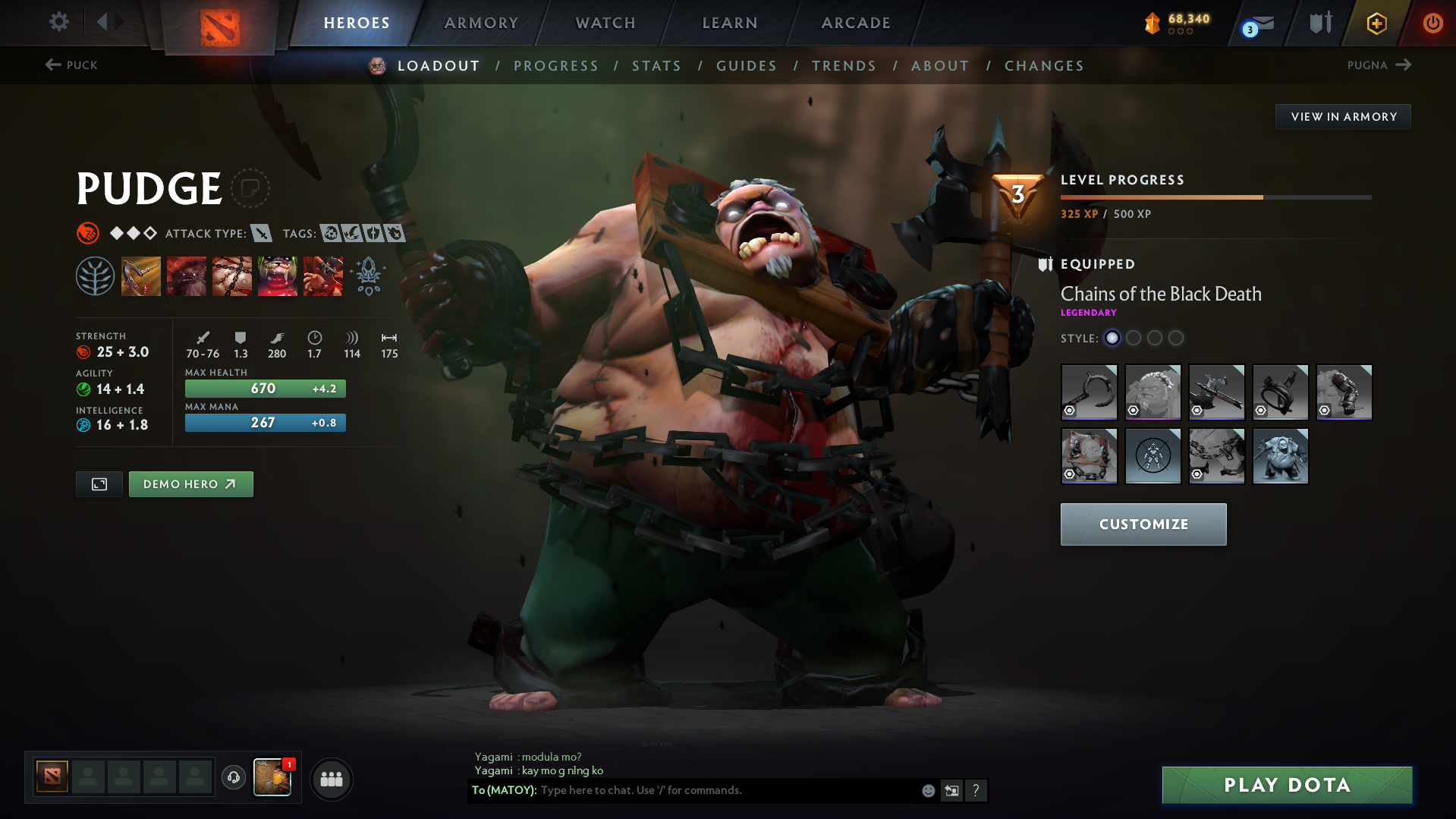
Task: Select the fourth style radio button
Action: [x=1177, y=339]
